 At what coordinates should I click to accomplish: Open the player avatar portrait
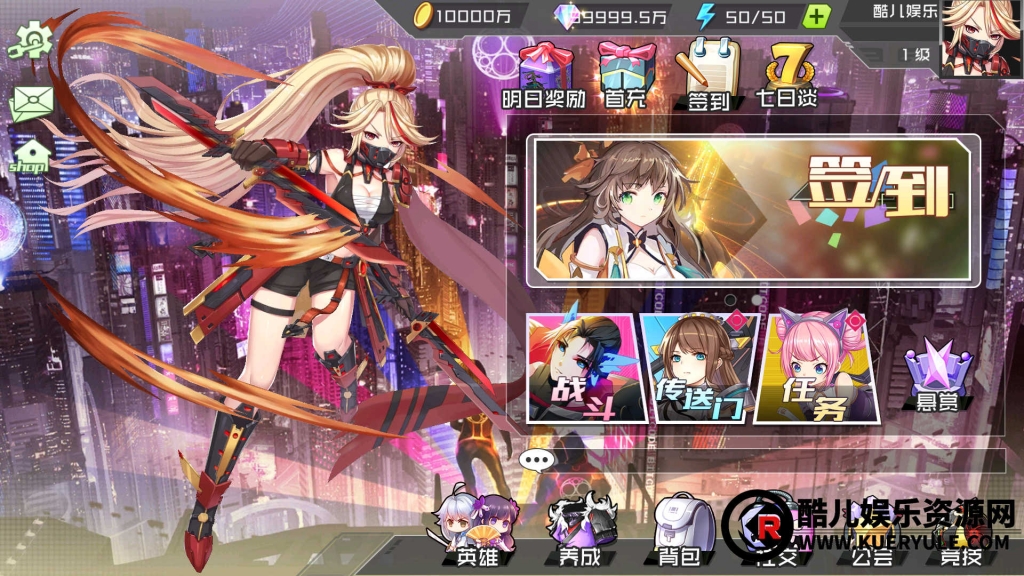pyautogui.click(x=977, y=37)
